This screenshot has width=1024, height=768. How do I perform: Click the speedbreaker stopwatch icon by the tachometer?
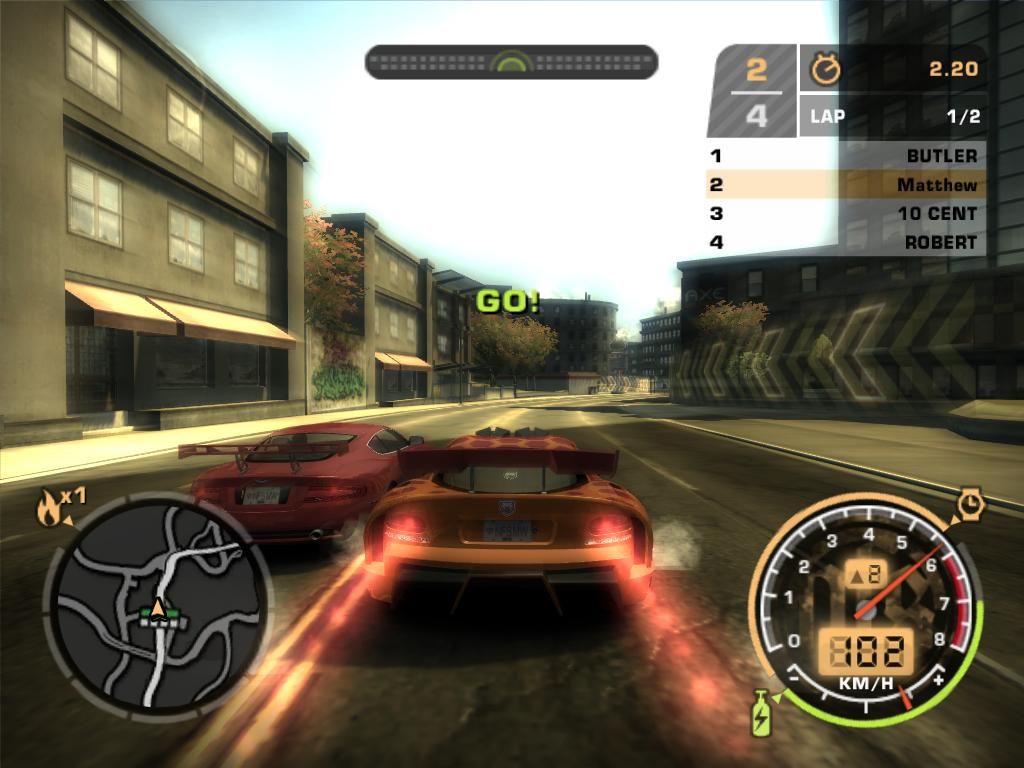coord(969,503)
